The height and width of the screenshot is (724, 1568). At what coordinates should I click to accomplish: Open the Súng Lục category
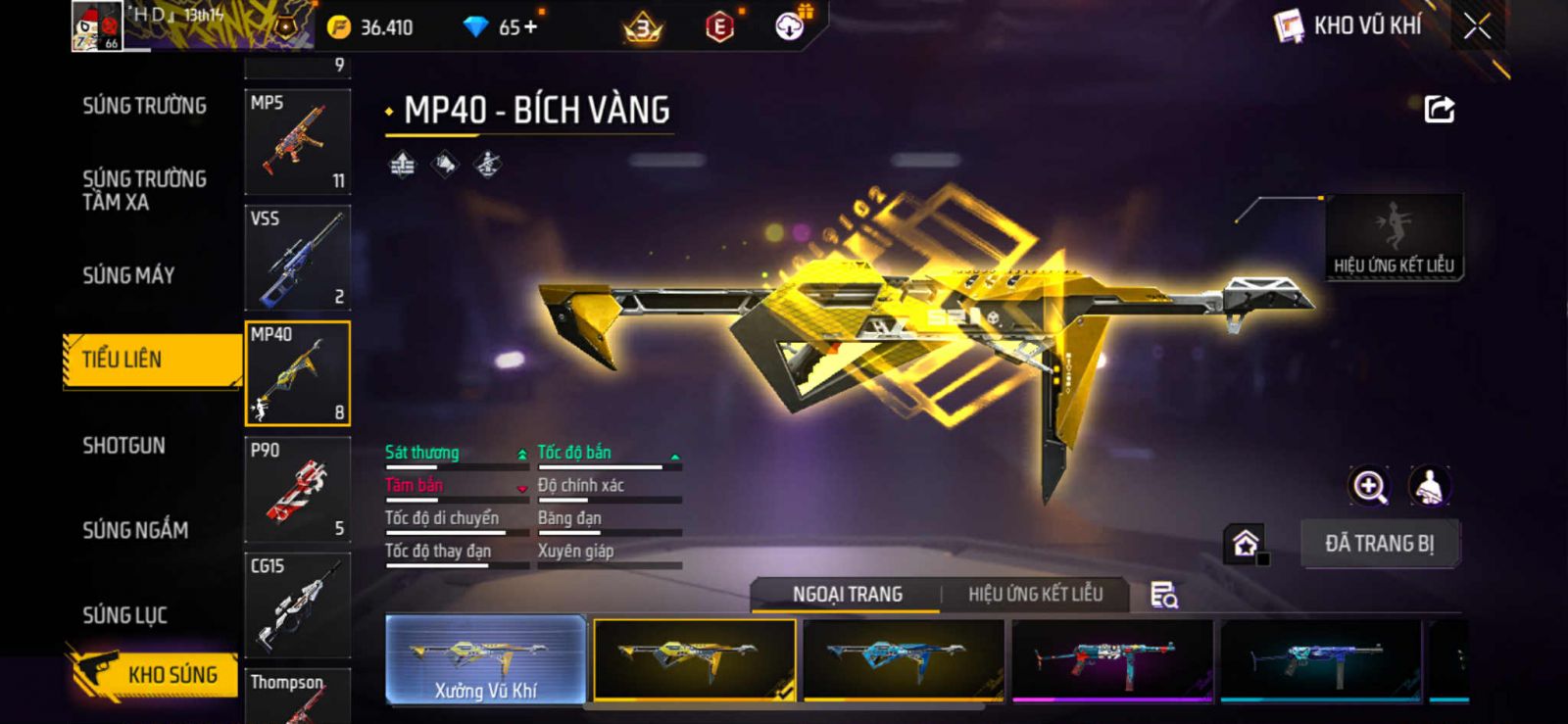pyautogui.click(x=124, y=615)
